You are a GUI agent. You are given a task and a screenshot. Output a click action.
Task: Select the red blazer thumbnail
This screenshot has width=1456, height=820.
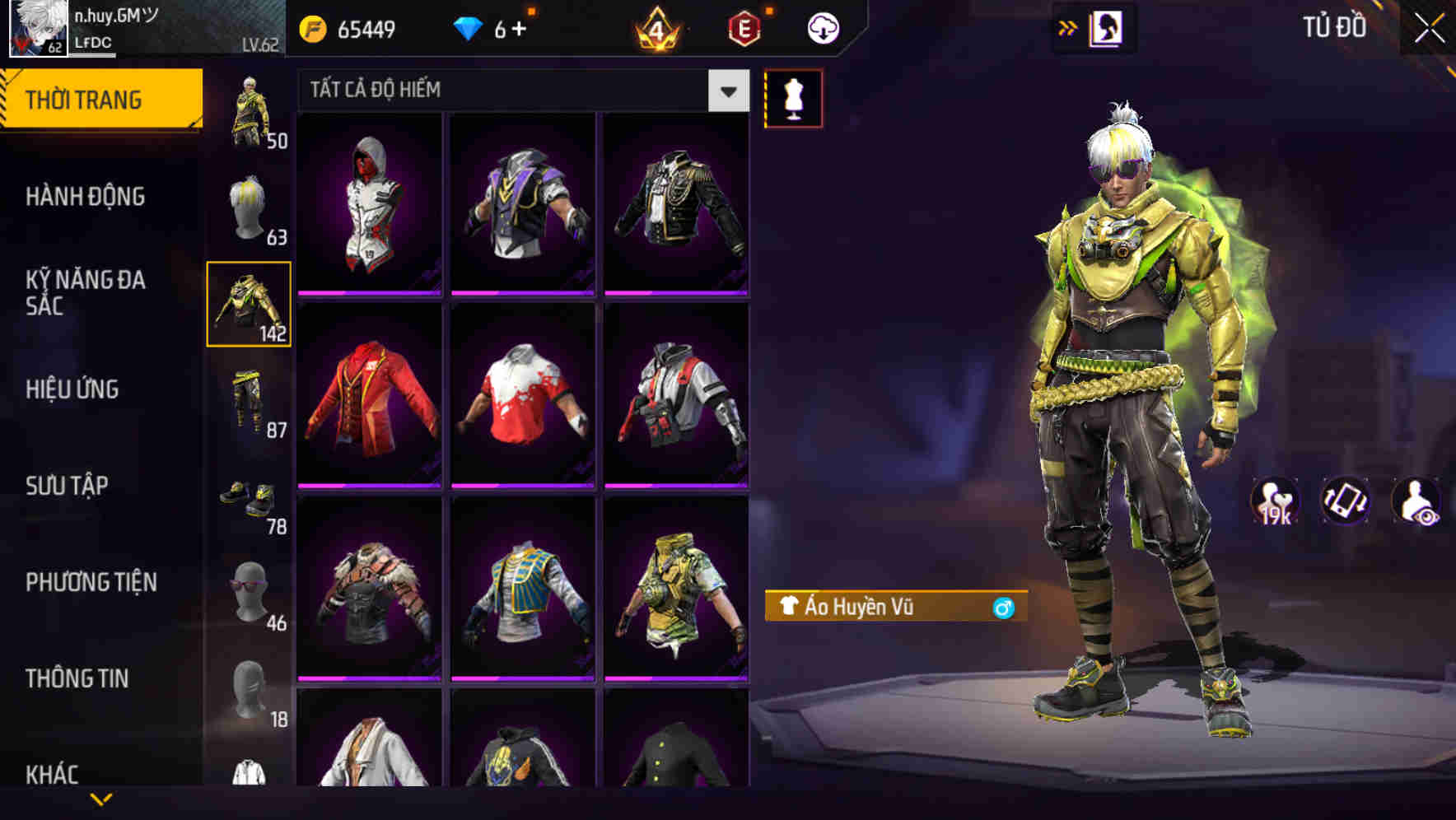pos(369,403)
